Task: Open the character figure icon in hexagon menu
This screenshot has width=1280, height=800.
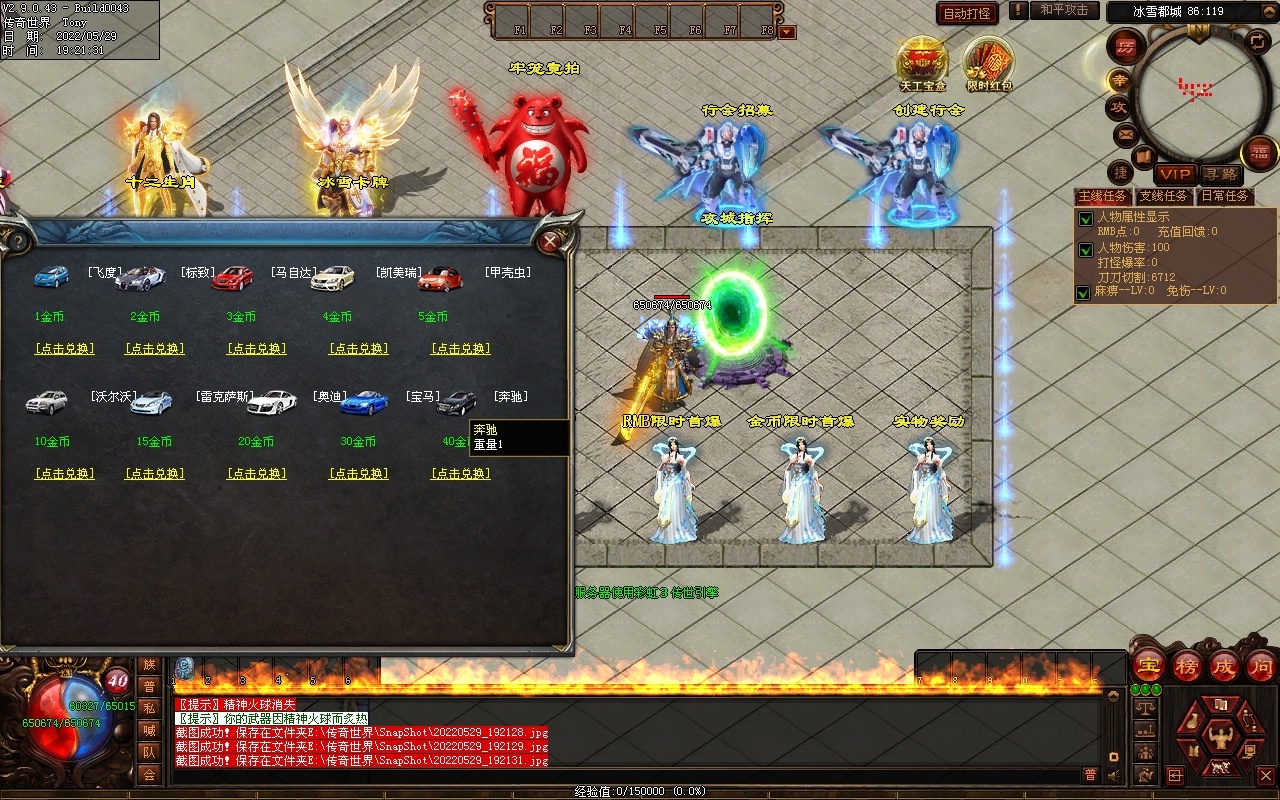Action: click(1219, 738)
